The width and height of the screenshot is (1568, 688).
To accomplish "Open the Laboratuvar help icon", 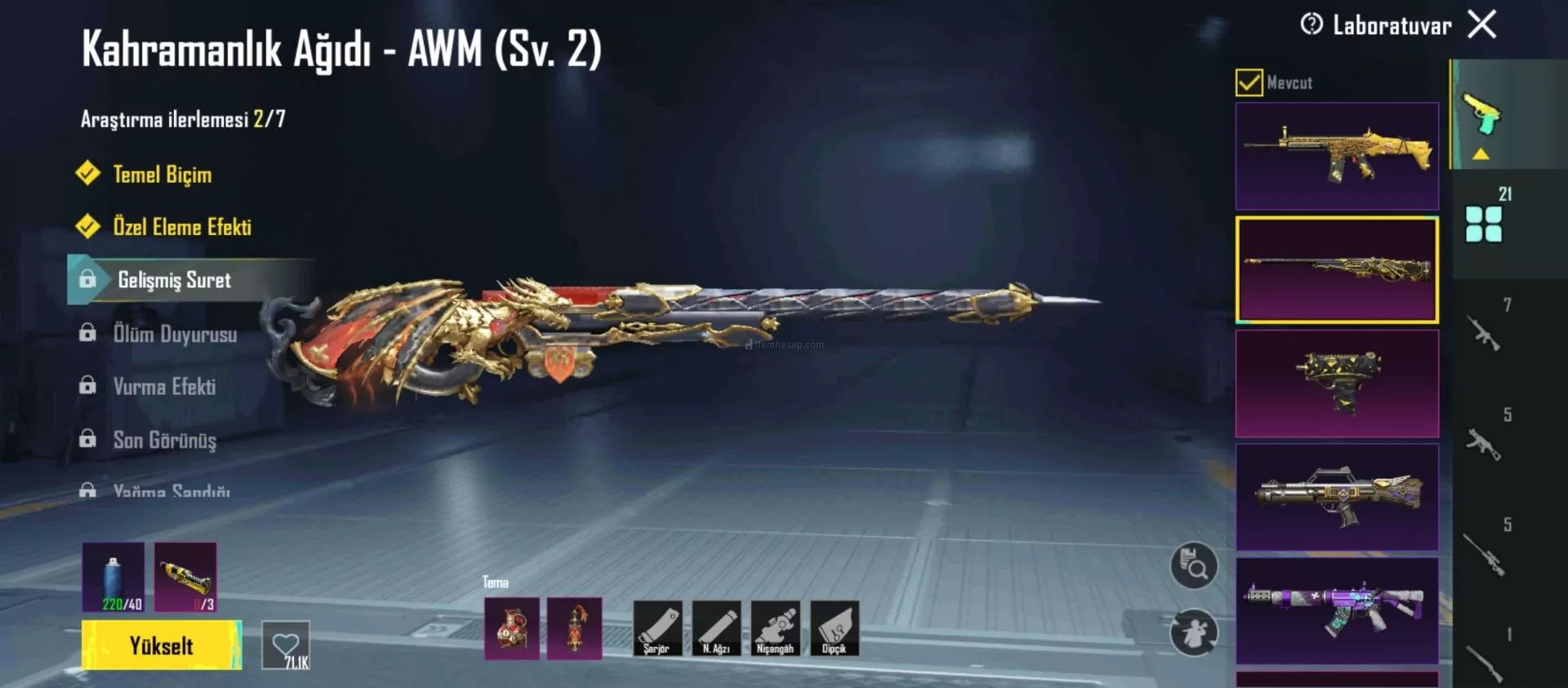I will 1312,24.
